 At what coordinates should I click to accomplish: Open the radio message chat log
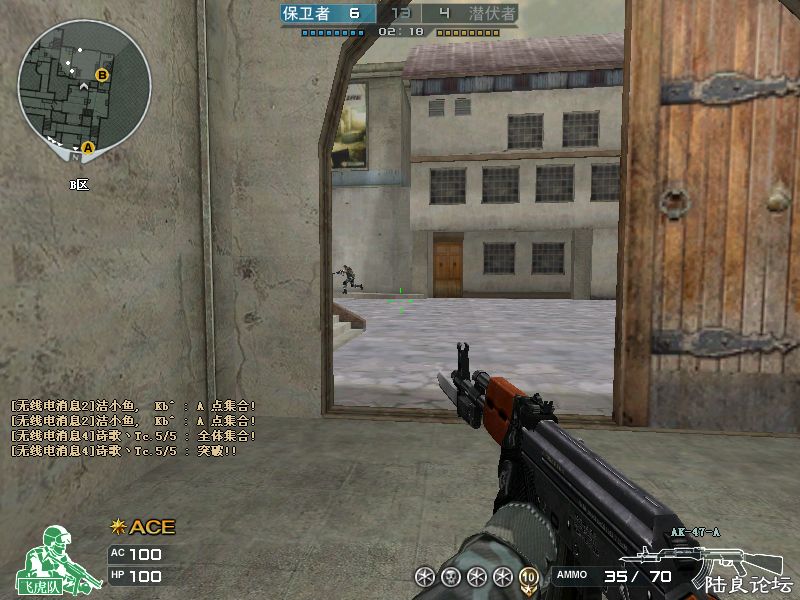tap(134, 428)
